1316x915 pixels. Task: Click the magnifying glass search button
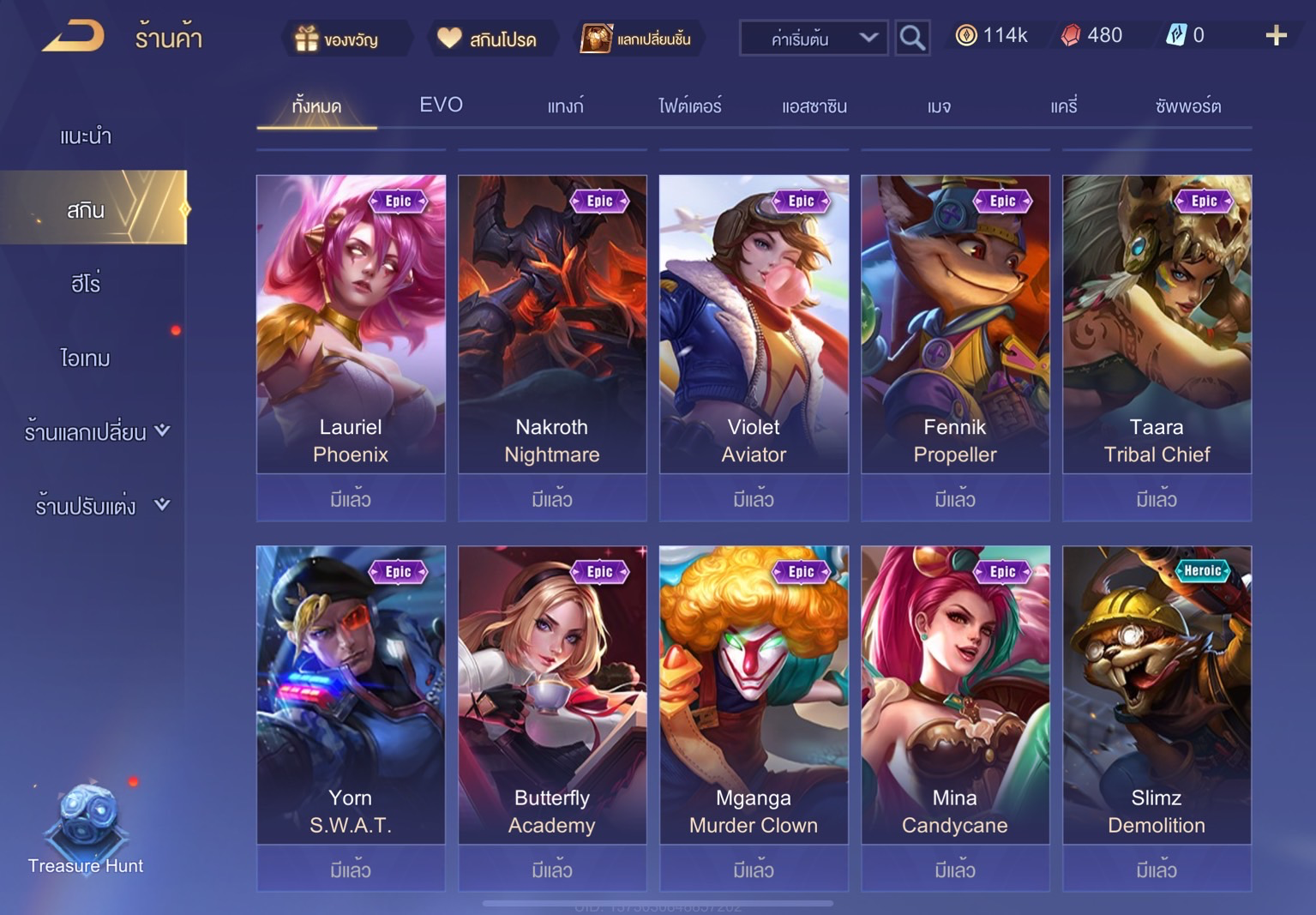[x=912, y=39]
